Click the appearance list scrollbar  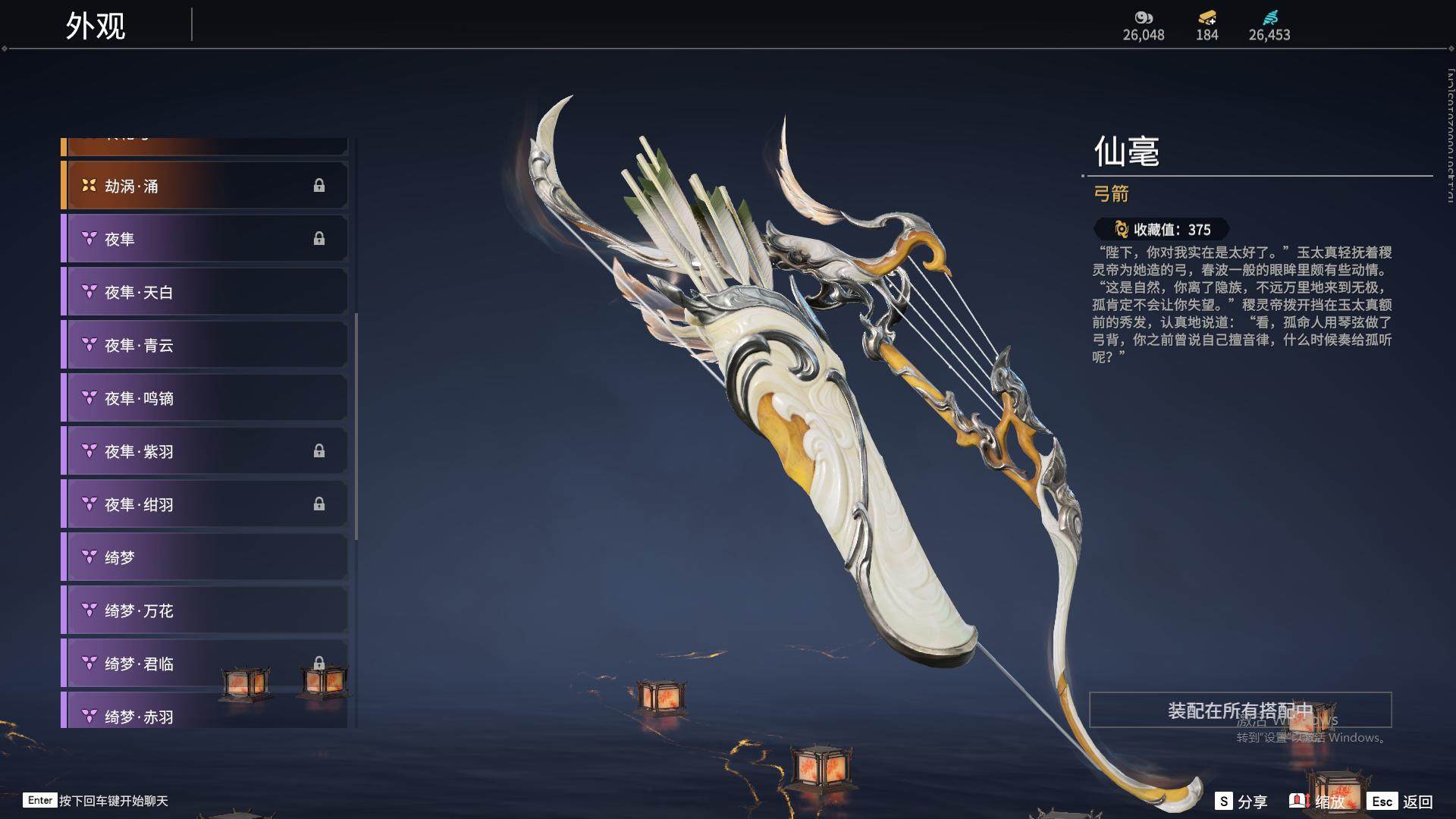tap(356, 426)
